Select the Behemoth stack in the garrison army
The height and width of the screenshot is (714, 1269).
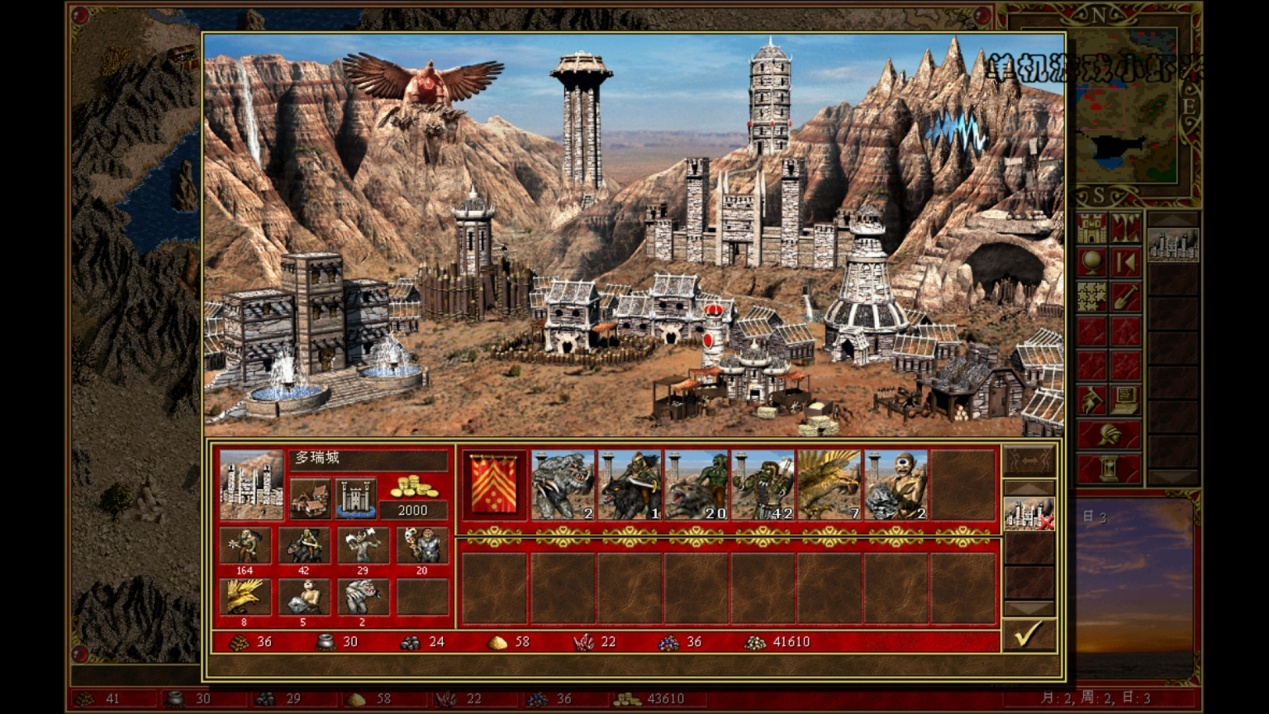click(x=562, y=485)
